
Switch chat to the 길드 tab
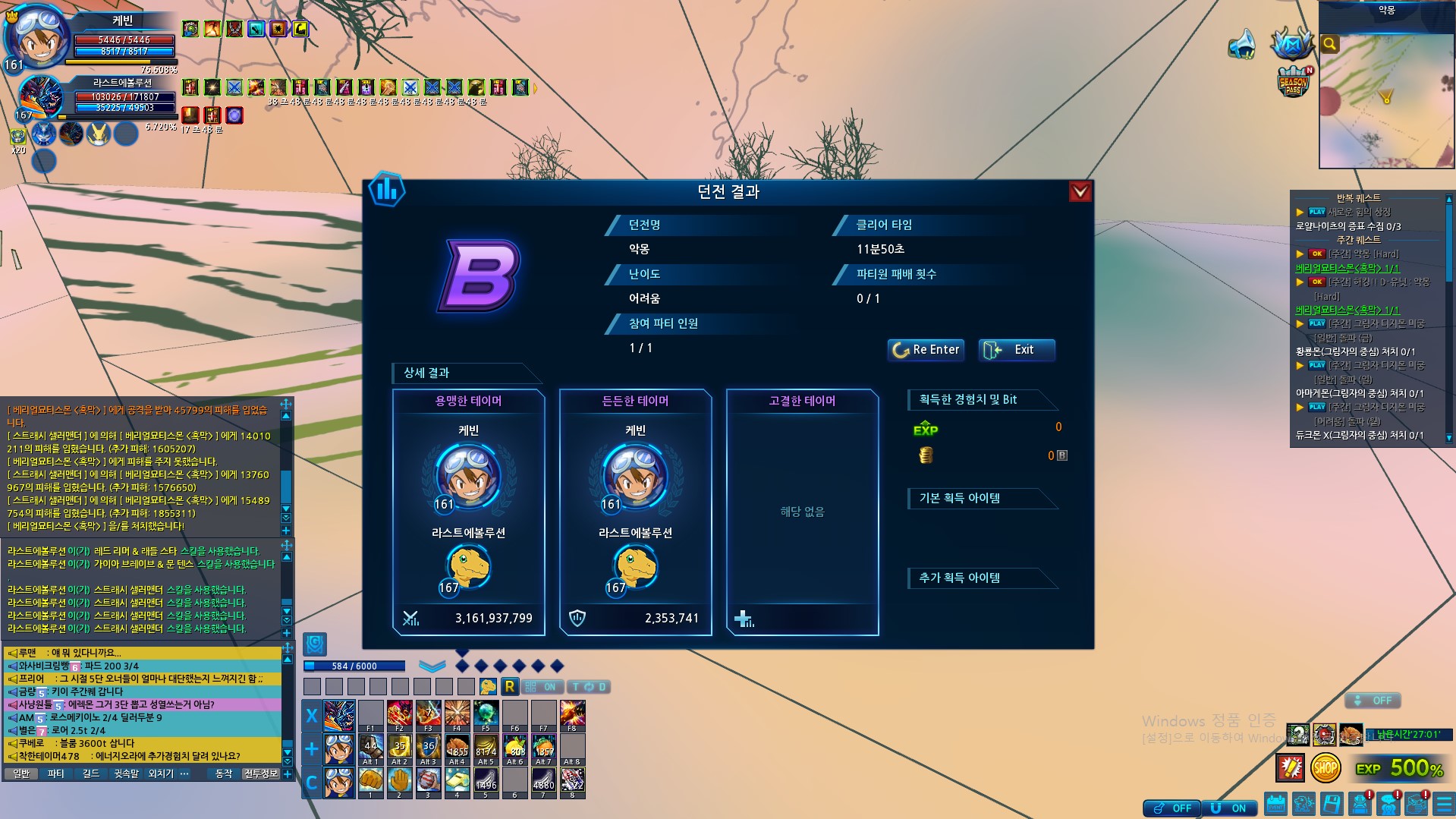[x=91, y=773]
